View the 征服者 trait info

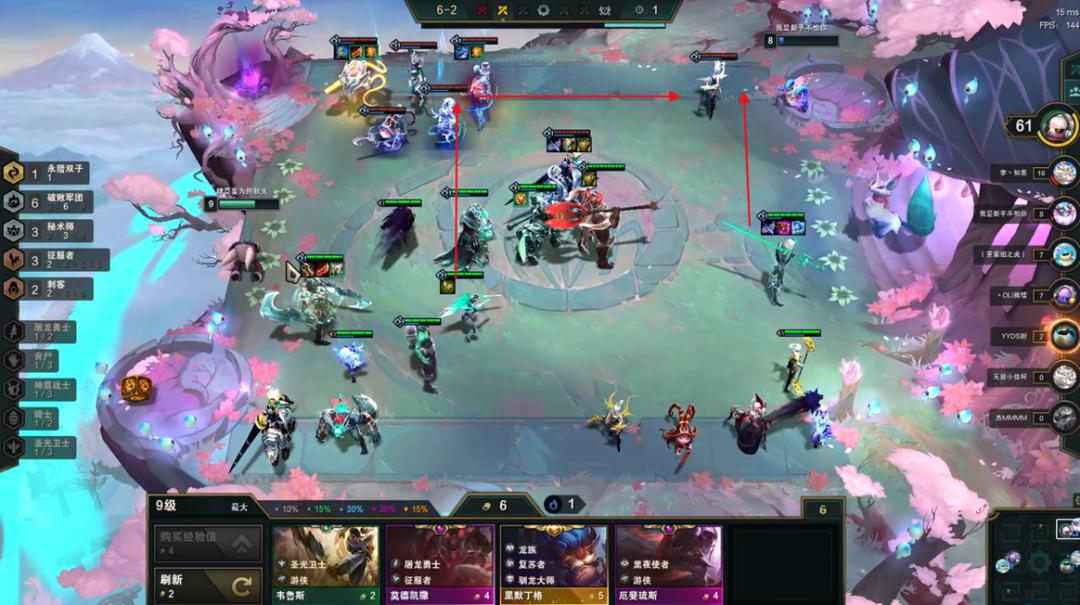coord(48,259)
